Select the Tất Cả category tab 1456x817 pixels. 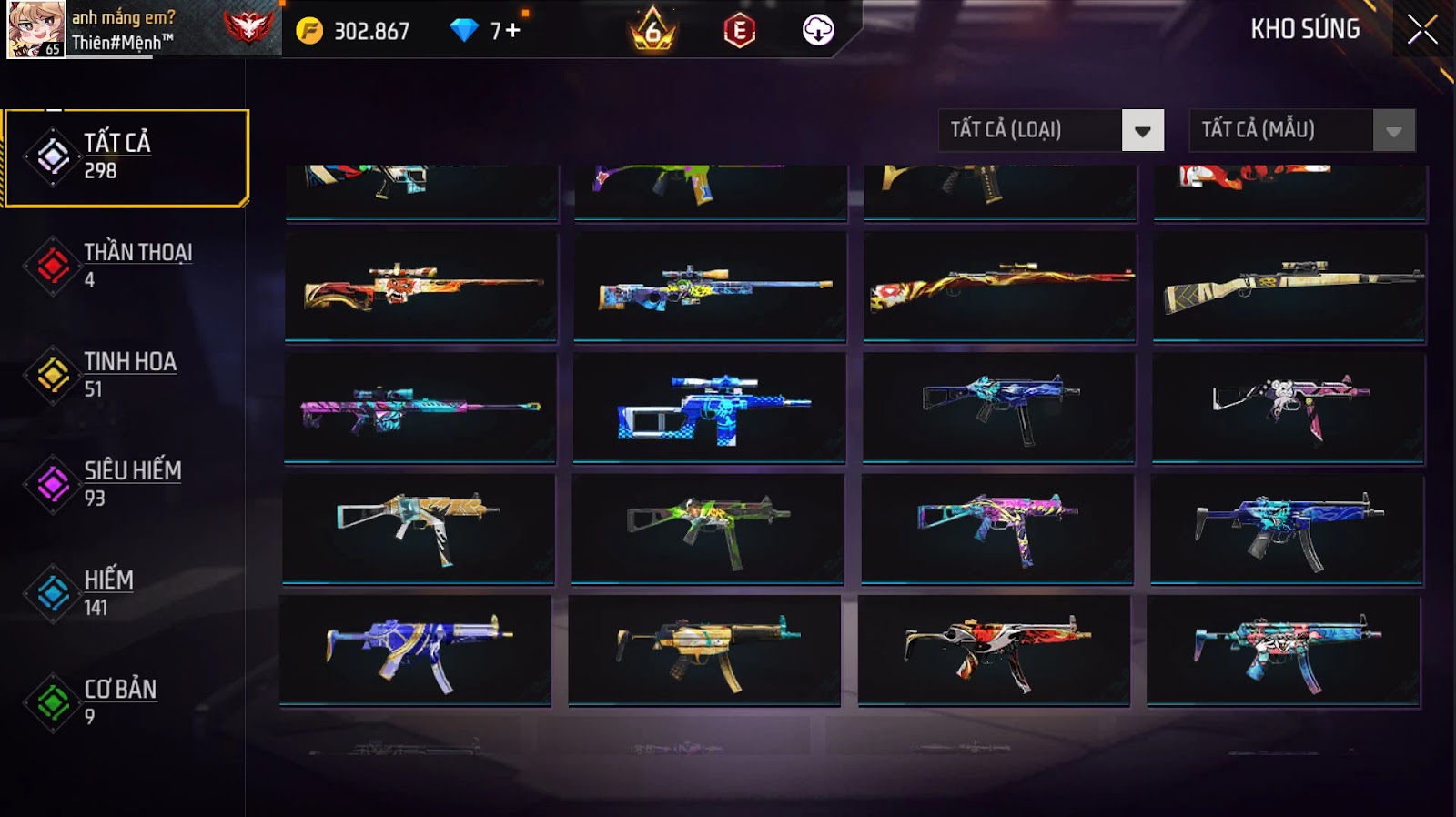point(127,157)
